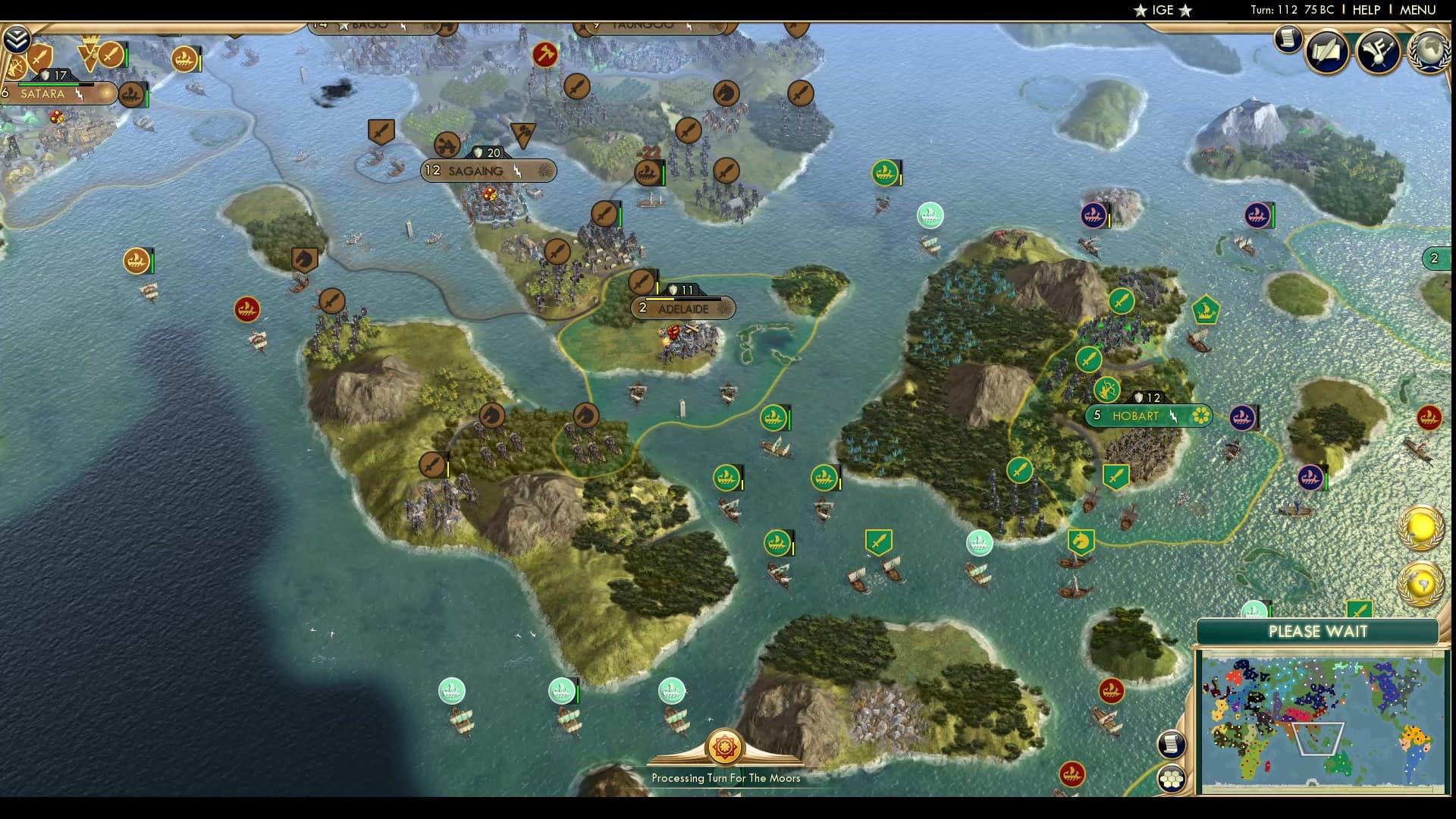Open the Notification Log scroll icon

tap(1287, 40)
